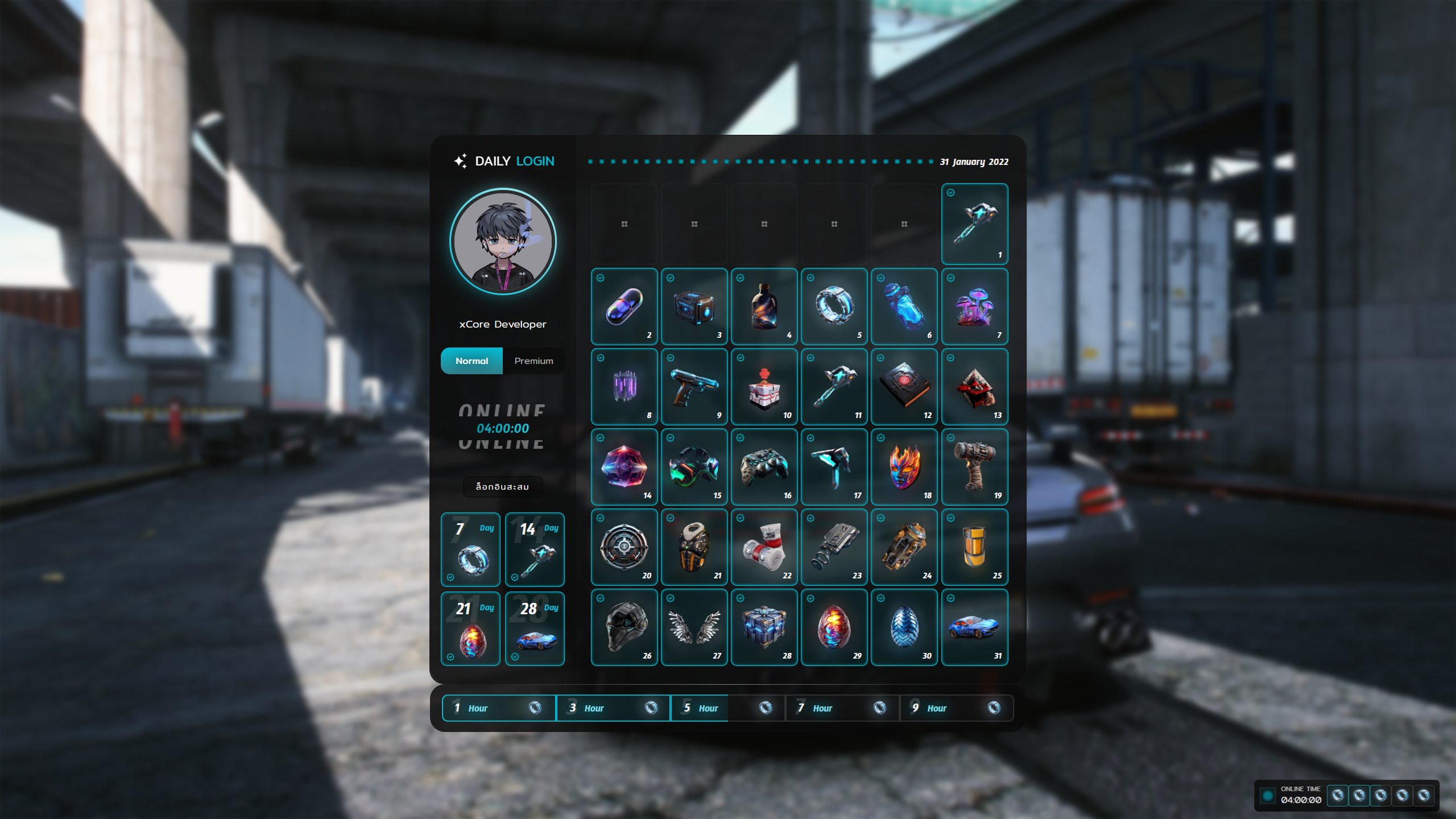Claim the day 27 wings reward
Screen dimensions: 1456x819
tap(694, 627)
